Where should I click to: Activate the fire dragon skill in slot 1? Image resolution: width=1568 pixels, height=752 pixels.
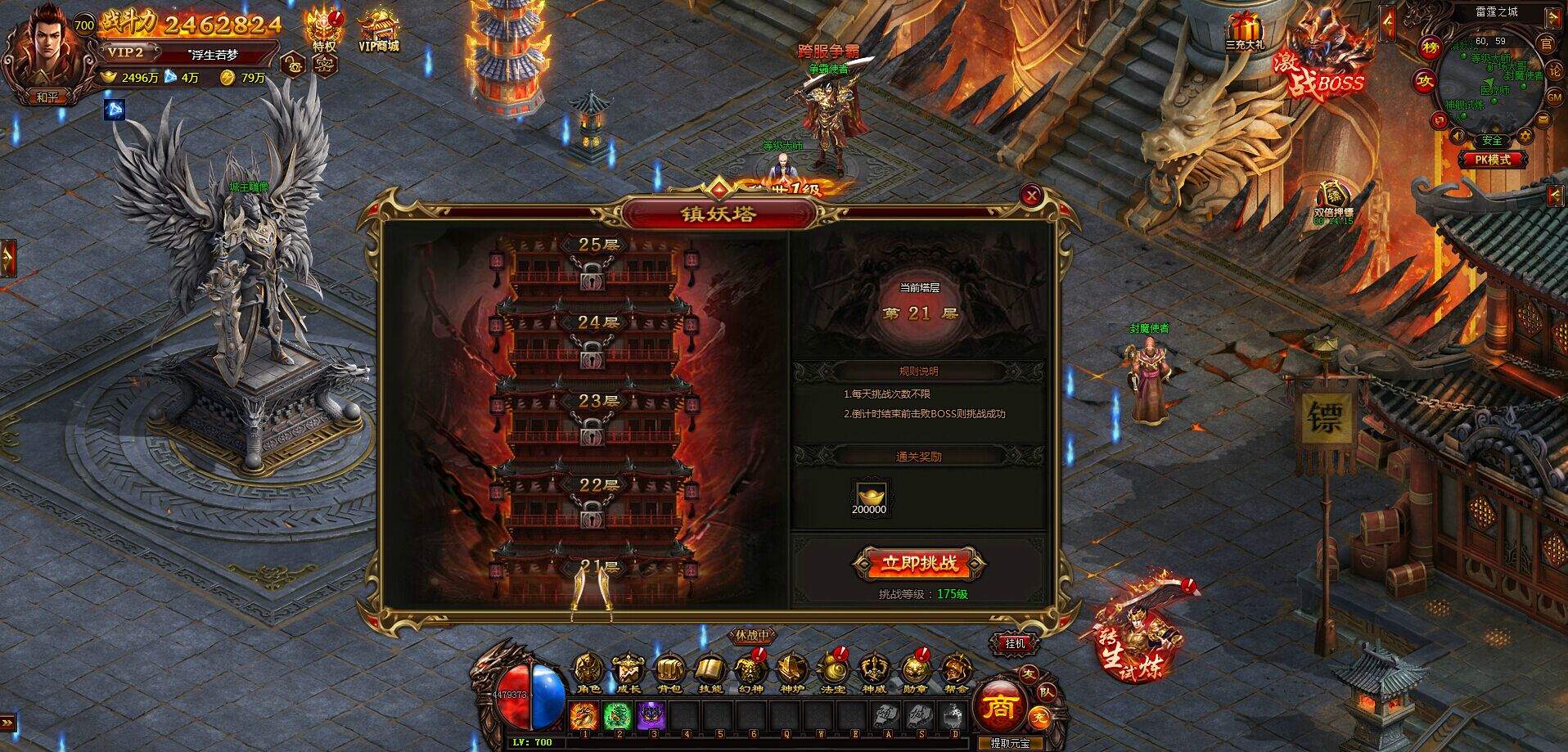(x=583, y=716)
